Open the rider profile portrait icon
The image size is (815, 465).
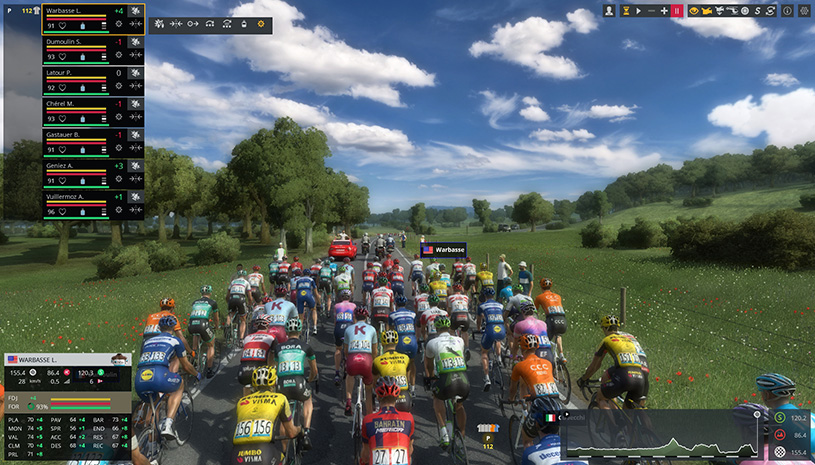[609, 10]
